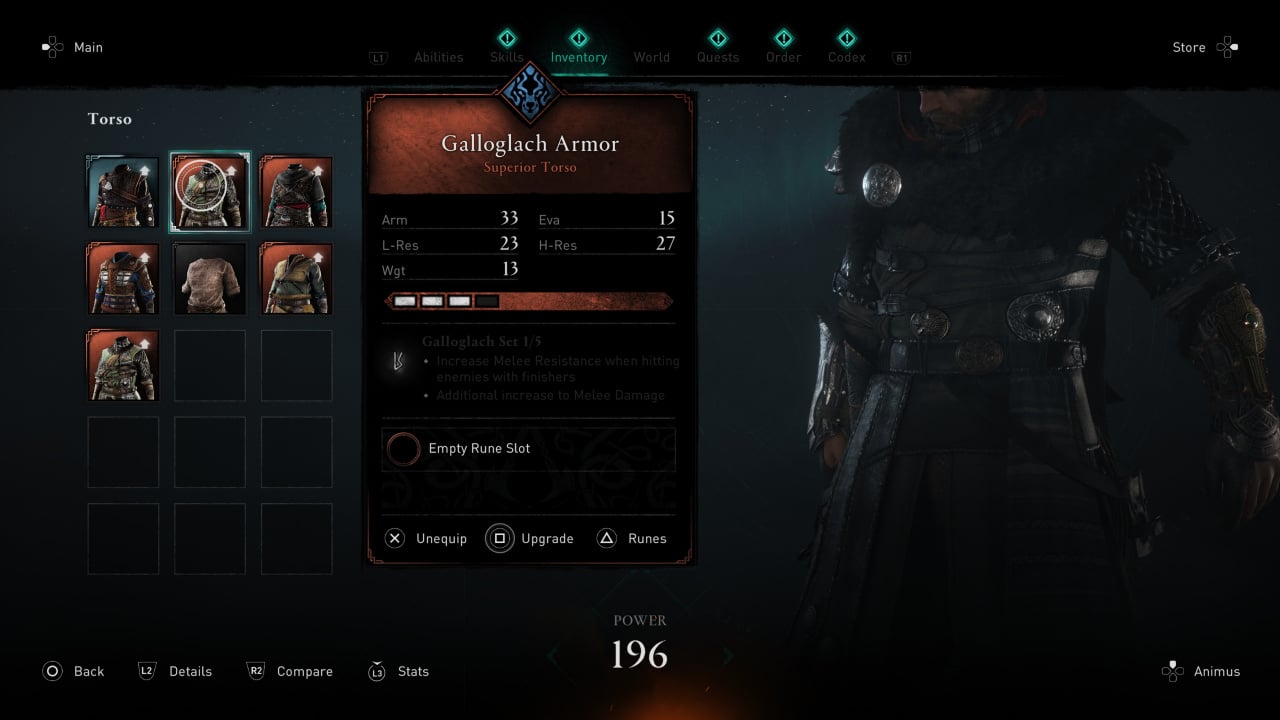Viewport: 1280px width, 720px height.
Task: Pick the plain linen tunic slot
Action: click(210, 279)
